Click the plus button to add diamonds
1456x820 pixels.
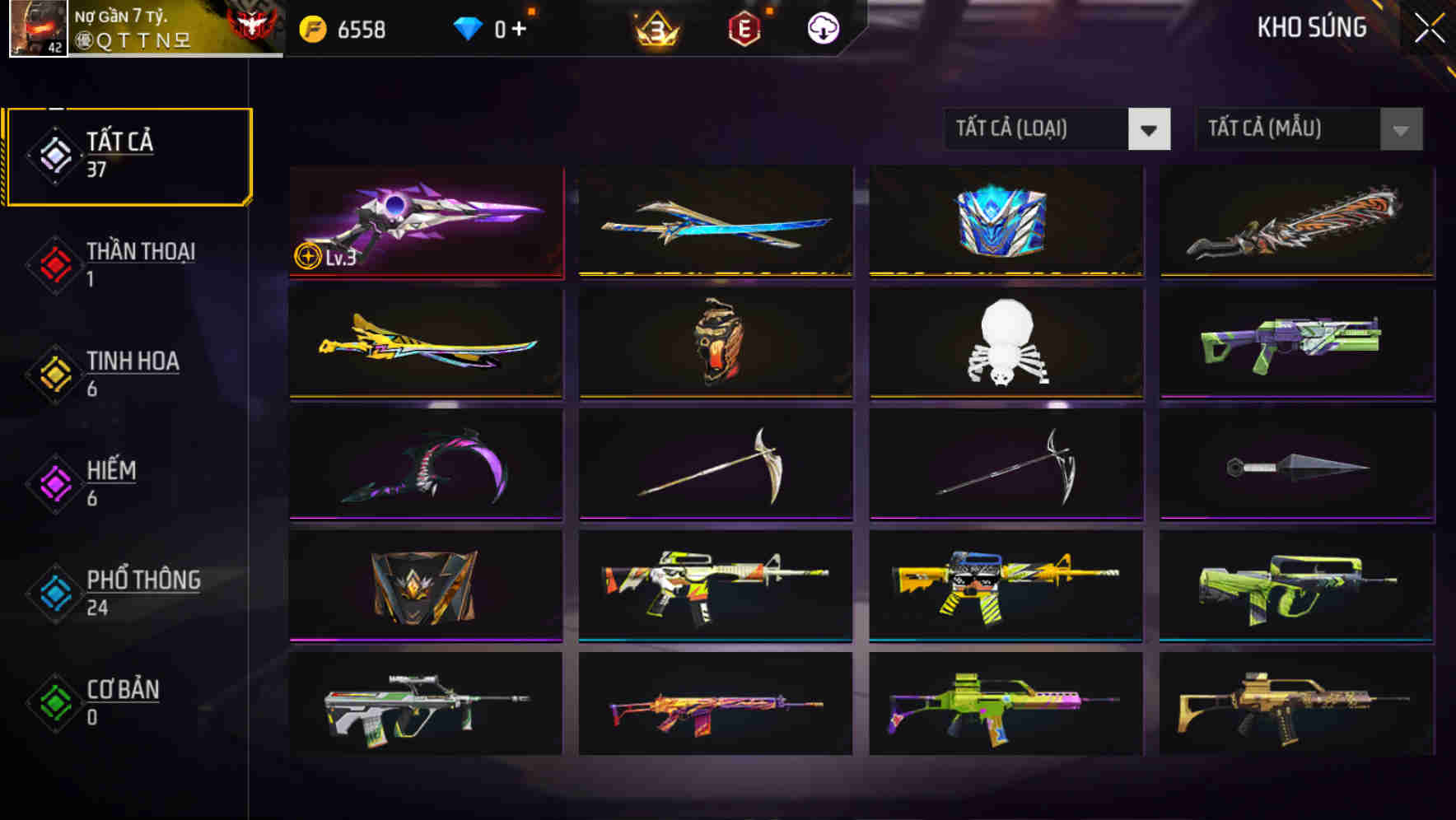coord(519,27)
